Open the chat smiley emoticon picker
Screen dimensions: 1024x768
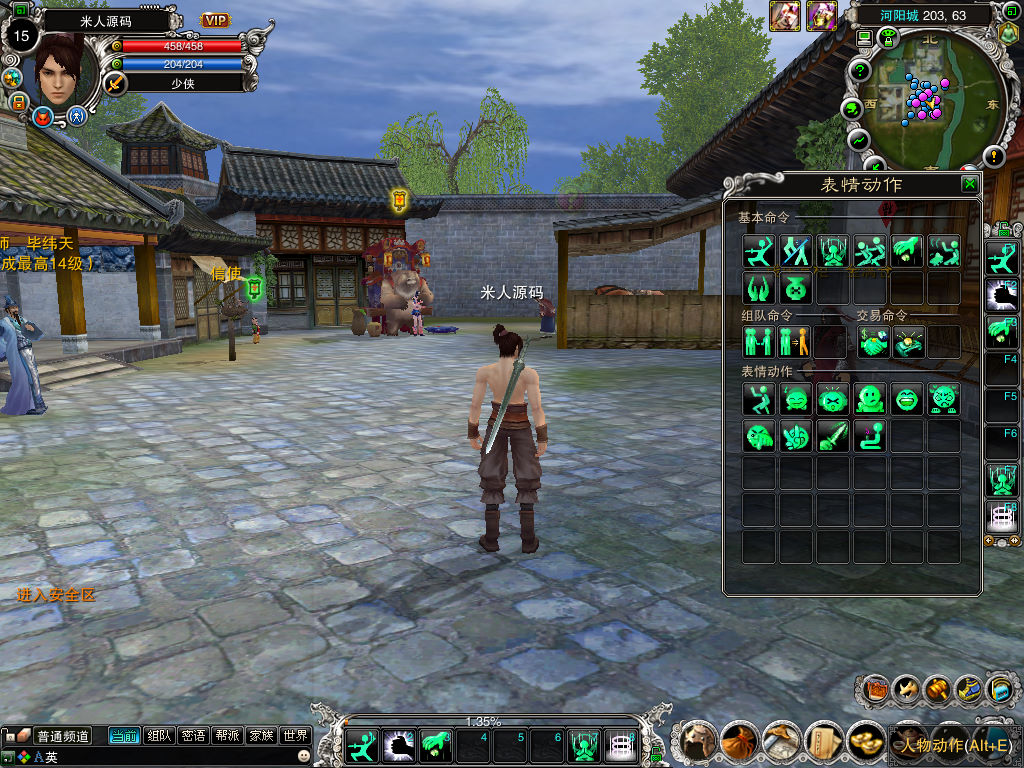click(x=304, y=757)
